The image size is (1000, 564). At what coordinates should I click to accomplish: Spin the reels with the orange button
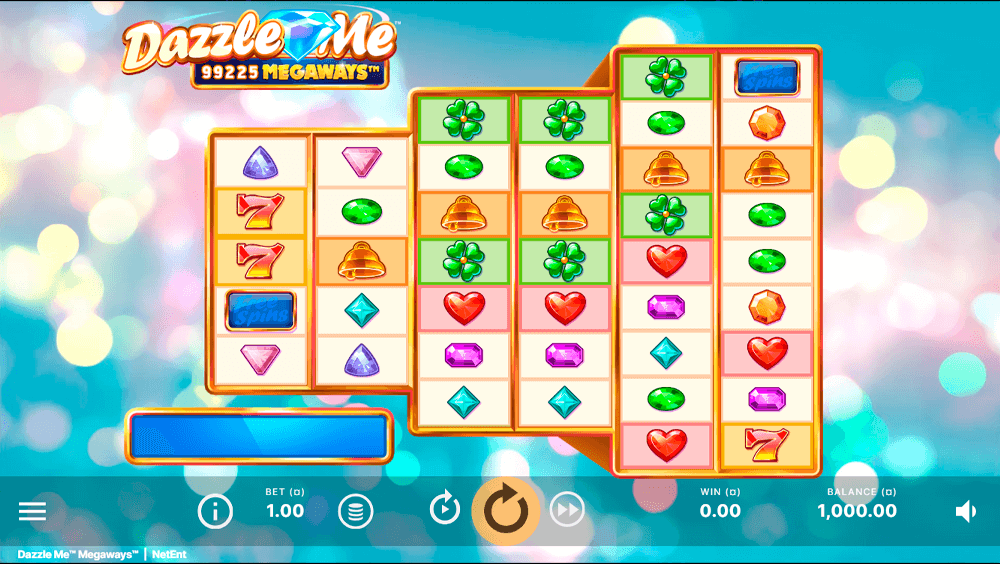click(x=506, y=510)
